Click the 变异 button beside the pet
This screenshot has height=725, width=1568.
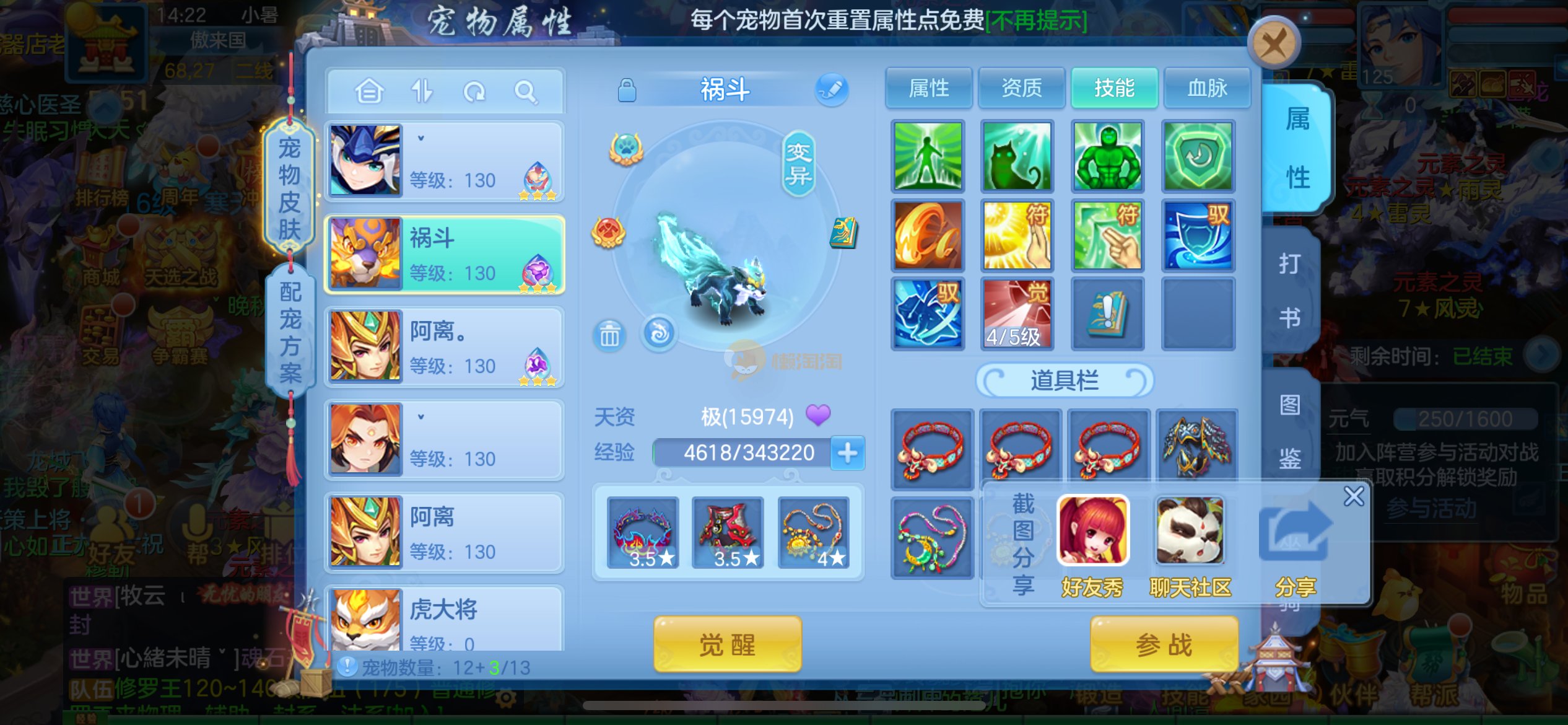pyautogui.click(x=798, y=164)
